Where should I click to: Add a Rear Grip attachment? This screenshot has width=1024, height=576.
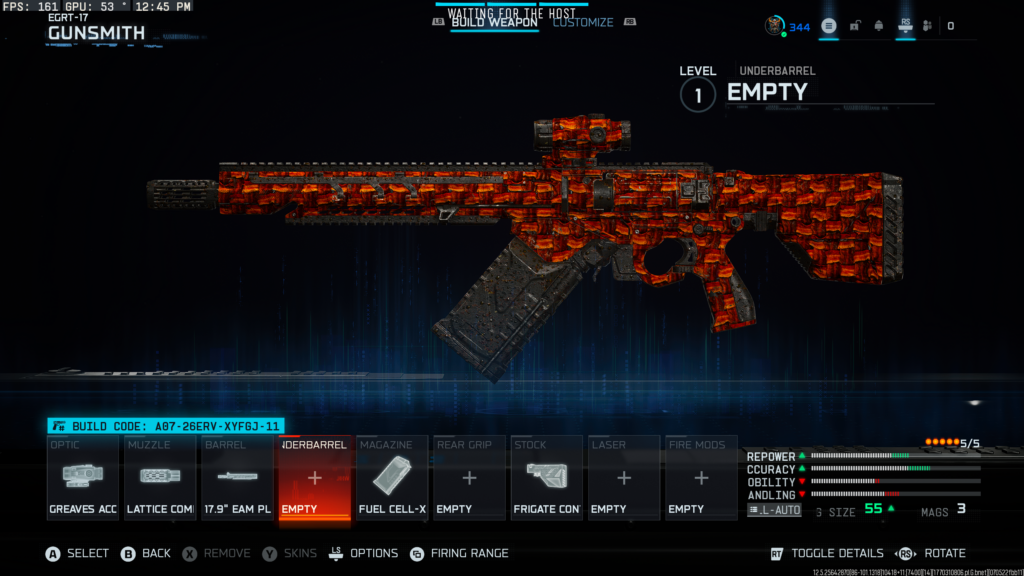(469, 478)
